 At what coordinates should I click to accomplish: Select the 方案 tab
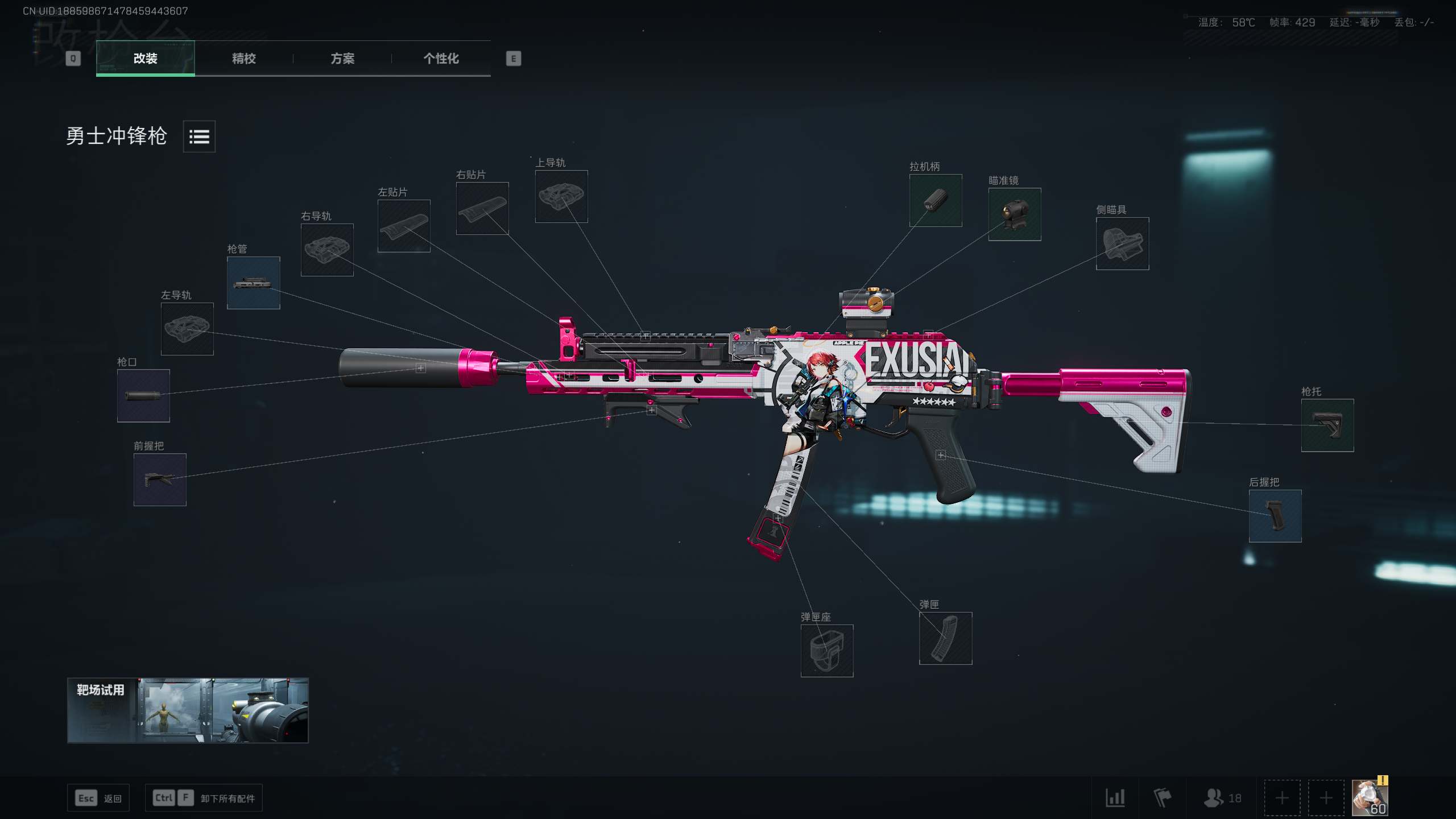[x=342, y=58]
